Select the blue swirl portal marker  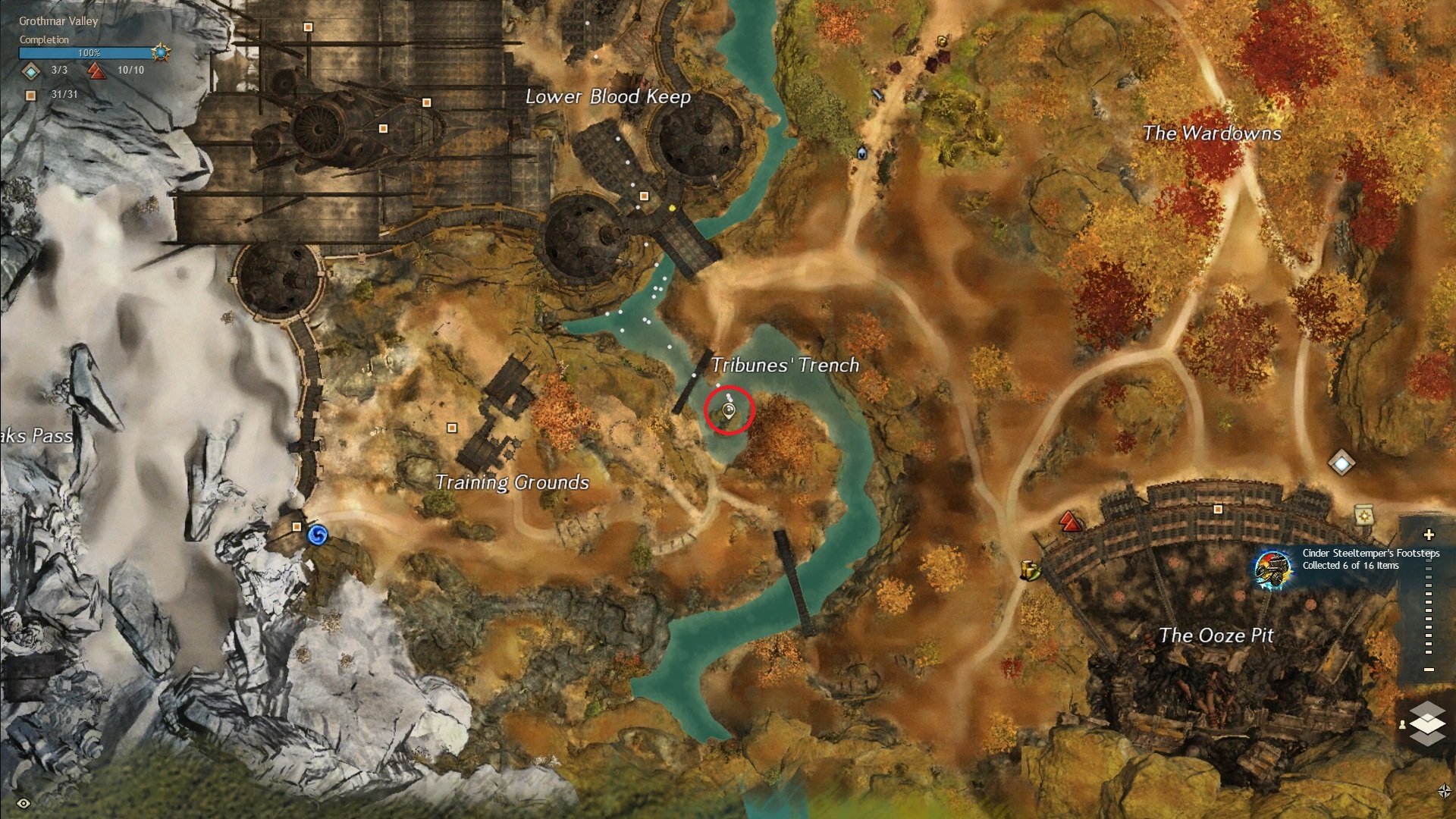(x=318, y=536)
